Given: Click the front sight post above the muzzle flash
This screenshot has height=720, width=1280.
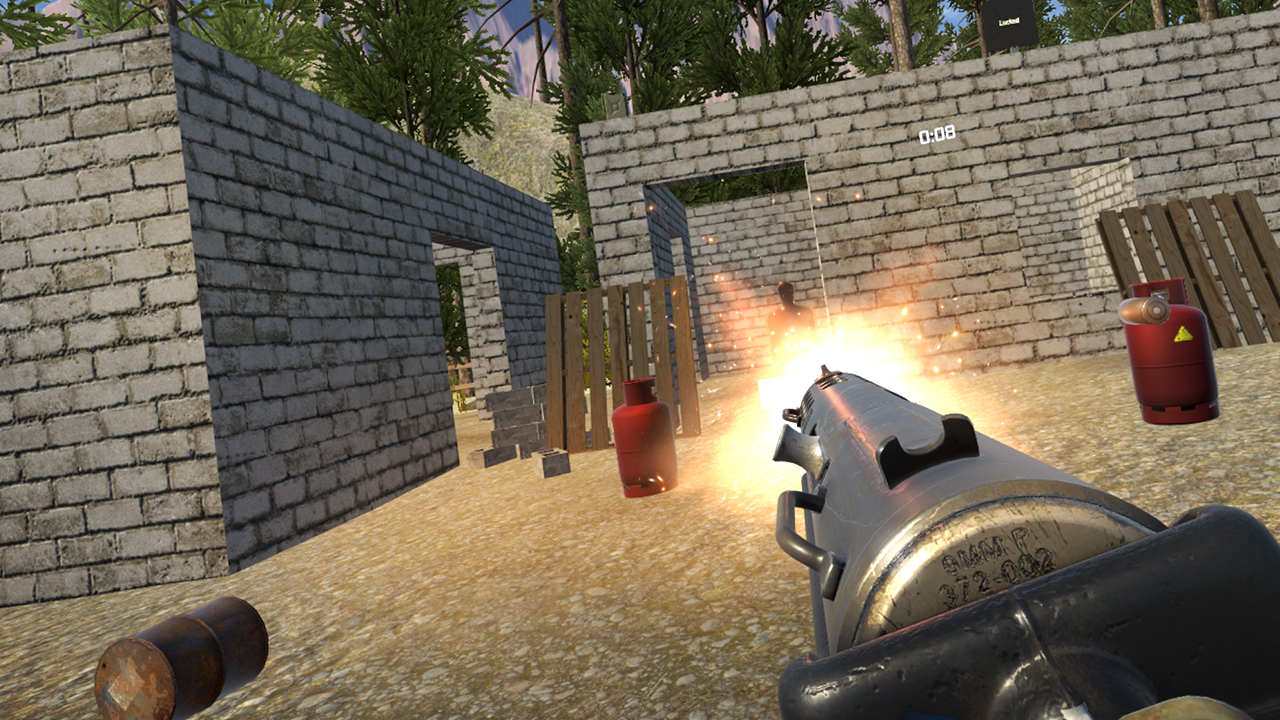Looking at the screenshot, I should tap(825, 370).
